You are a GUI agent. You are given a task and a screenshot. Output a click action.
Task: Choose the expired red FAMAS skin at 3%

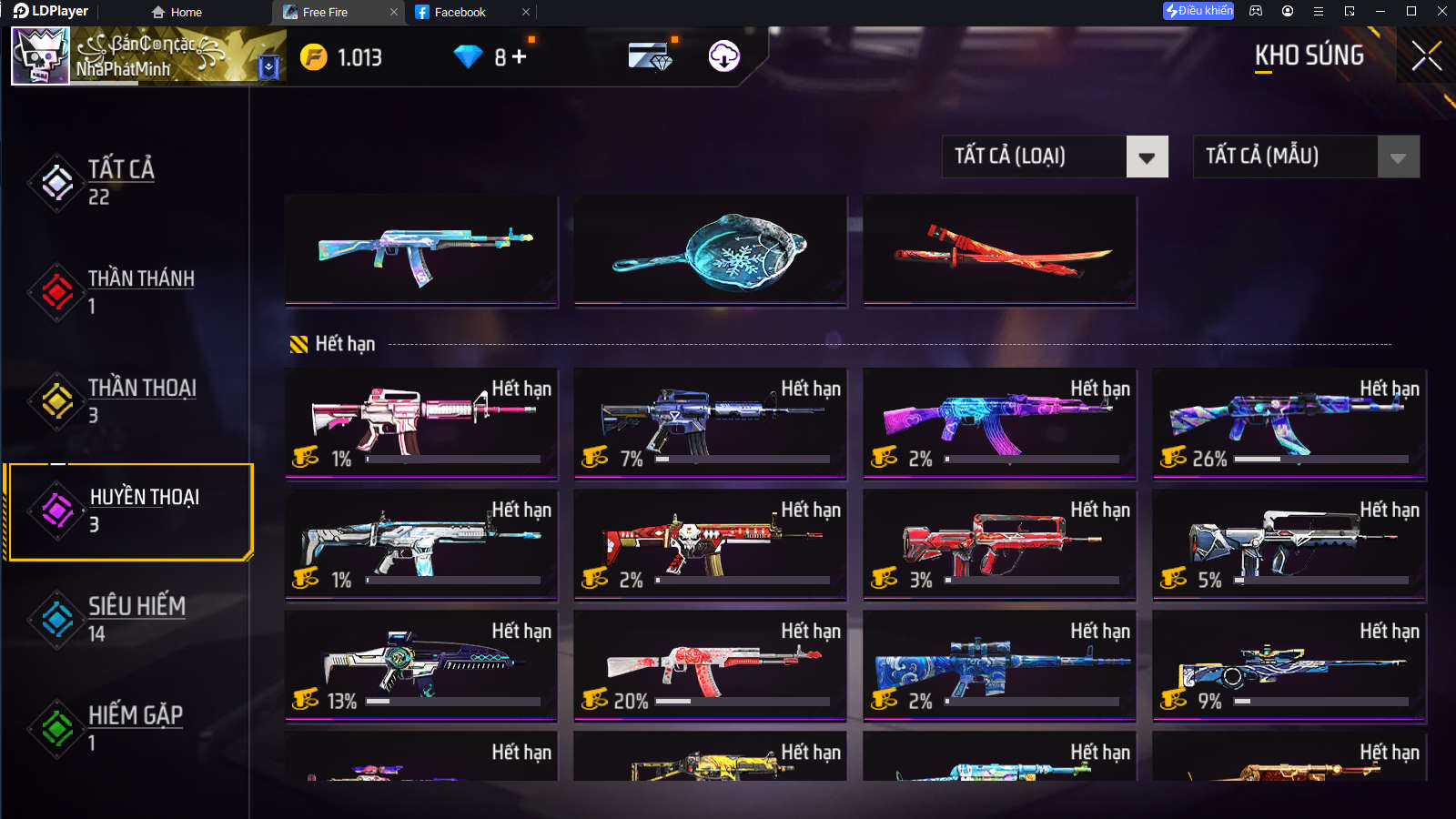[x=1000, y=544]
